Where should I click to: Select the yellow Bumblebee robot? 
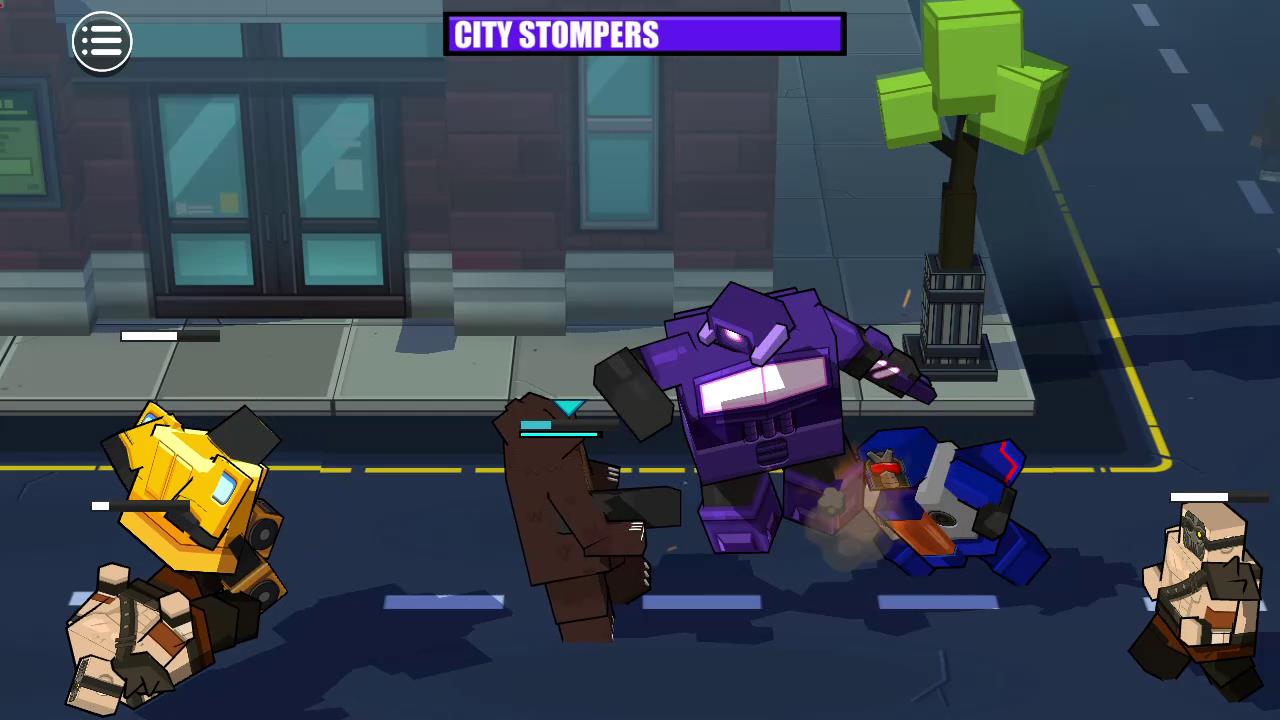tap(185, 480)
